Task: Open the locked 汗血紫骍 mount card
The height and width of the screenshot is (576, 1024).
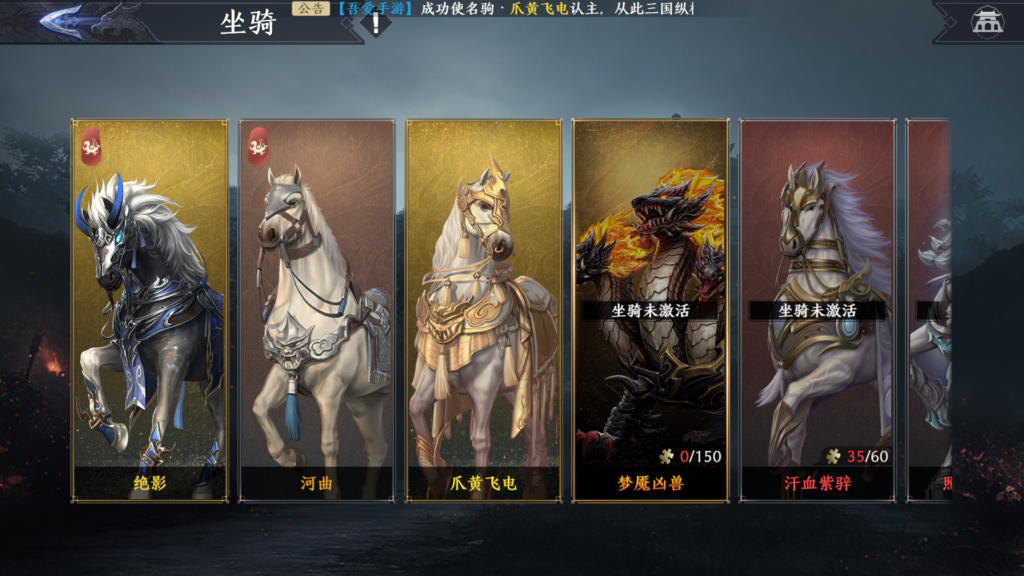Action: (x=817, y=310)
